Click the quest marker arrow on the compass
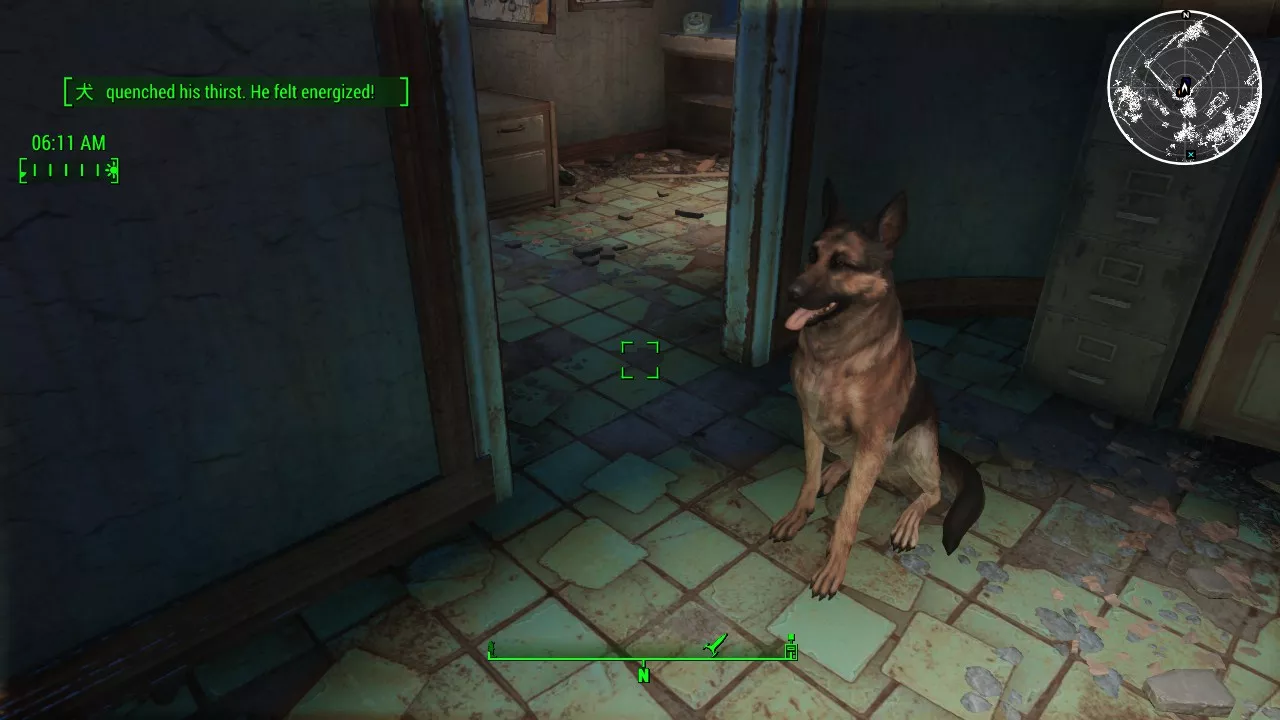1280x720 pixels. tap(714, 644)
